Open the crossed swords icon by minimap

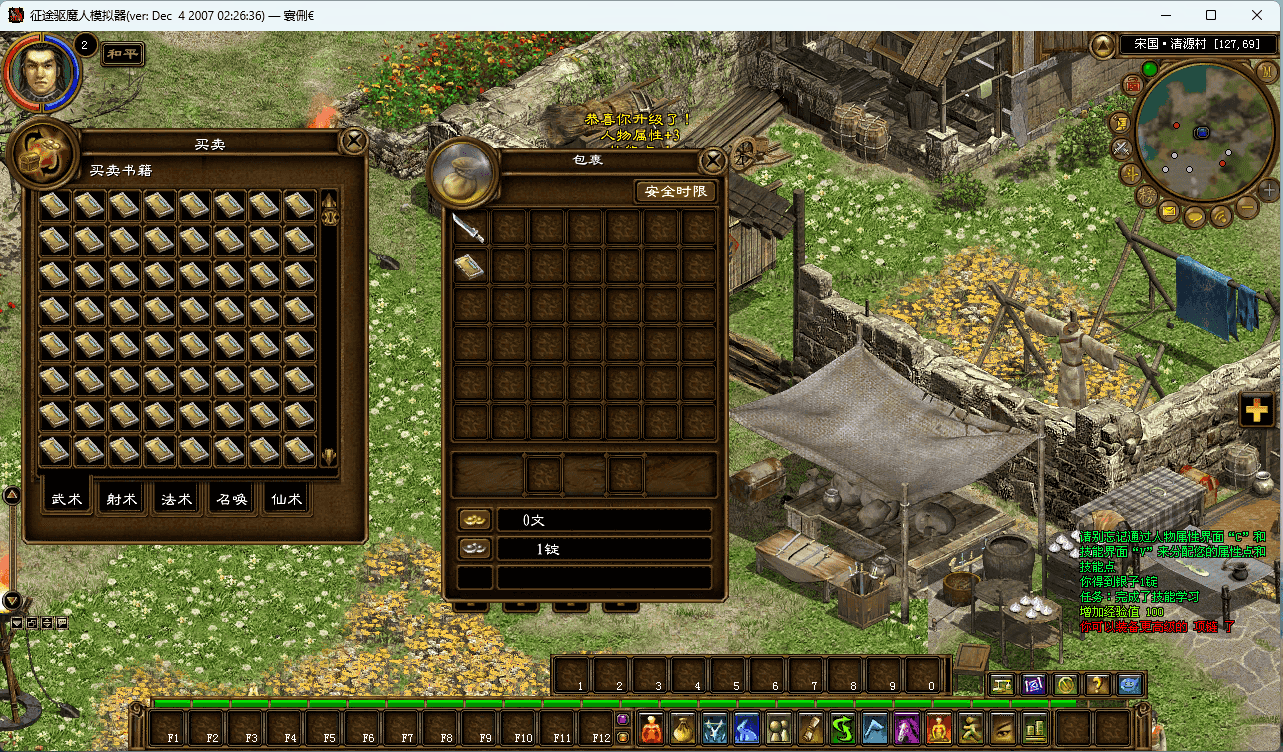[x=1122, y=148]
